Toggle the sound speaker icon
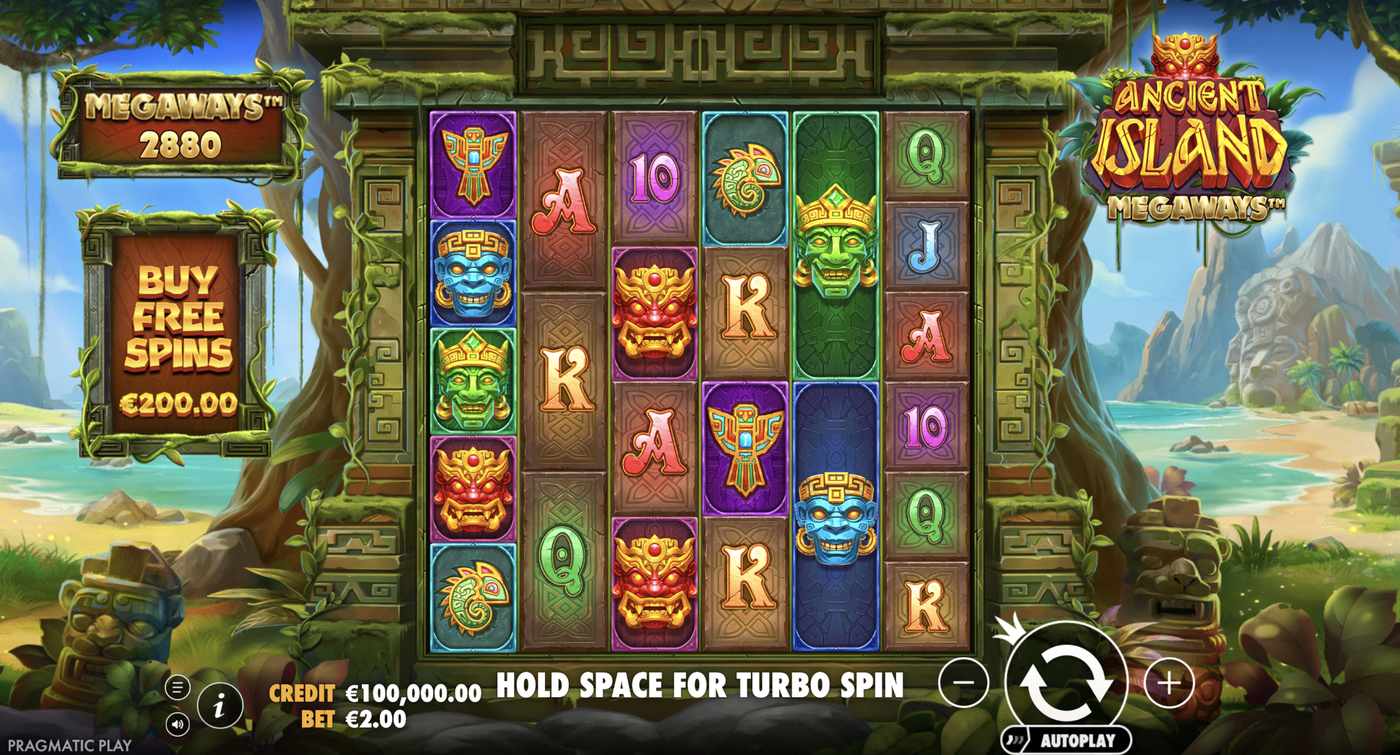Viewport: 1400px width, 755px height. [178, 723]
